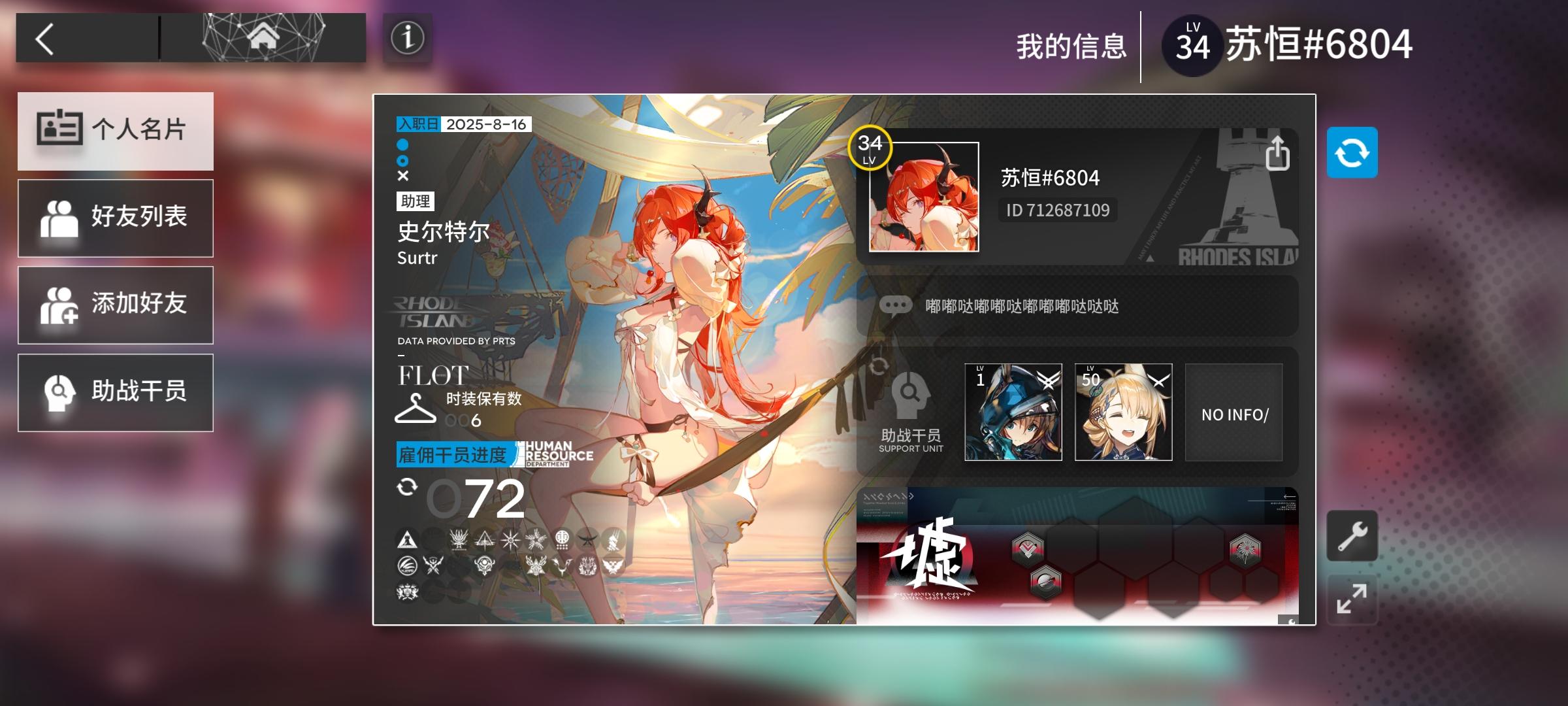
Task: Switch to the 好友列表 tab
Action: [116, 218]
